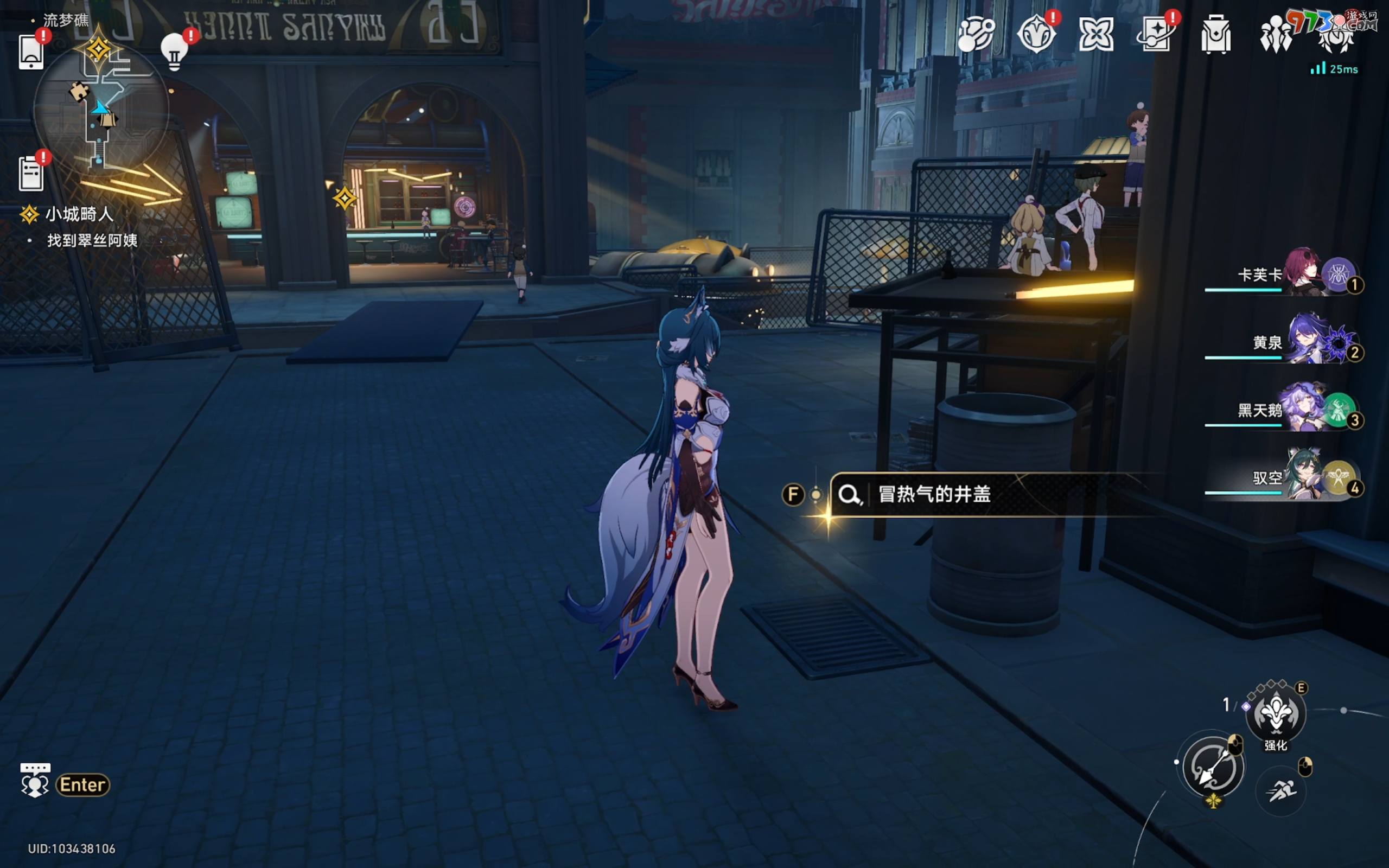The width and height of the screenshot is (1389, 868).
Task: Open the chat icon
Action: coord(35,781)
